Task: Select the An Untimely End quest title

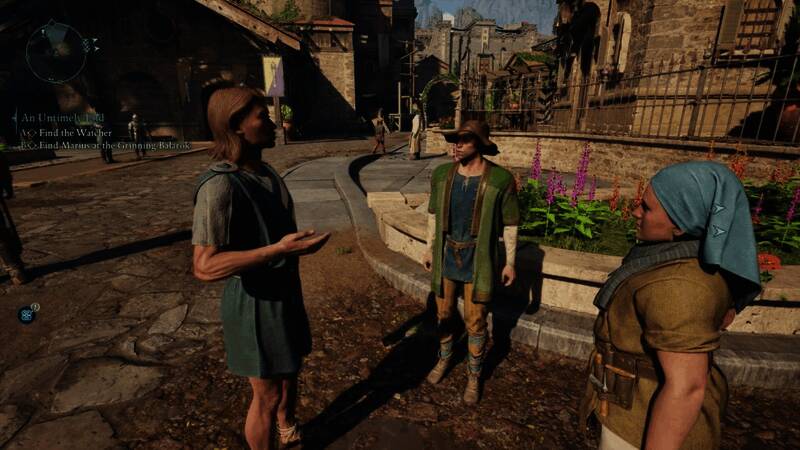Action: pos(61,117)
